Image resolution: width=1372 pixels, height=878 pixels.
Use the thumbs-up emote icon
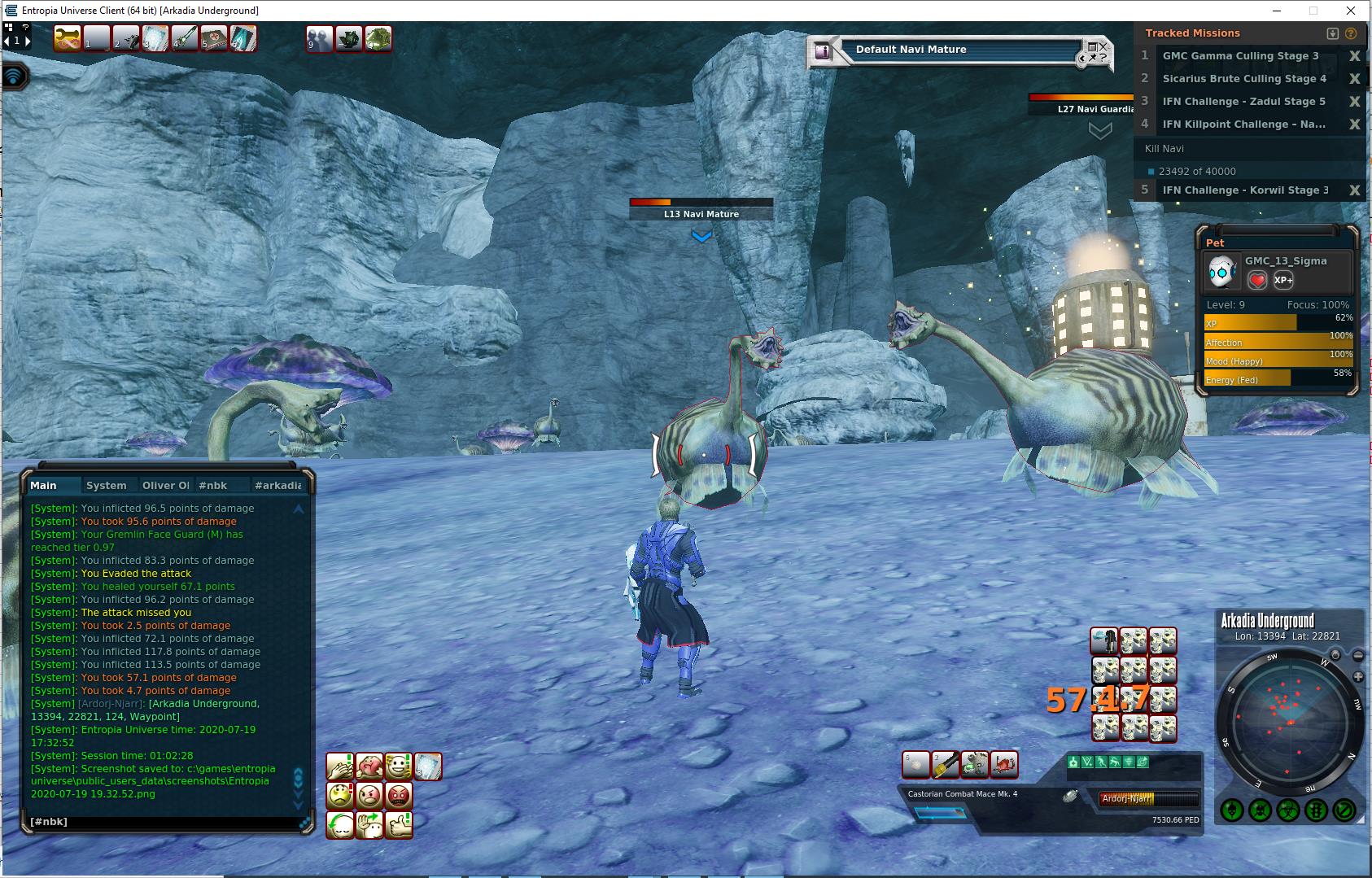click(399, 824)
